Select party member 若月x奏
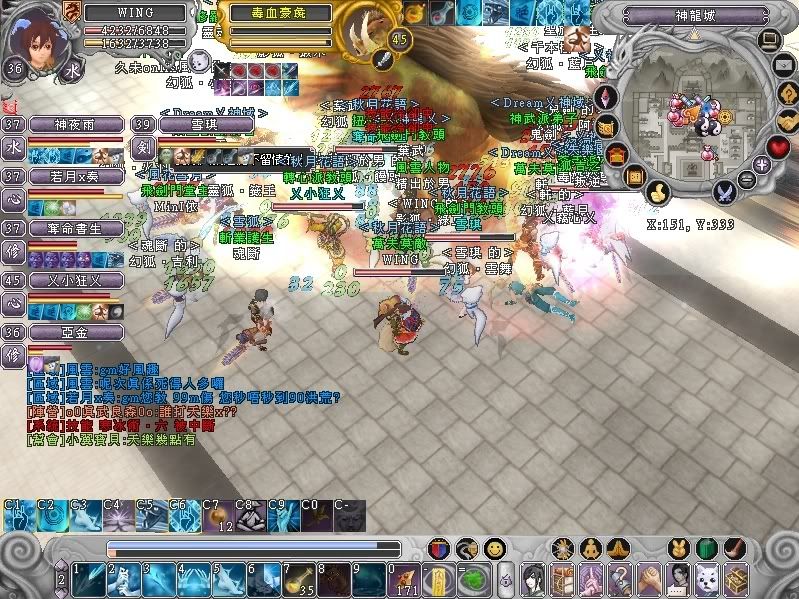 click(x=74, y=176)
